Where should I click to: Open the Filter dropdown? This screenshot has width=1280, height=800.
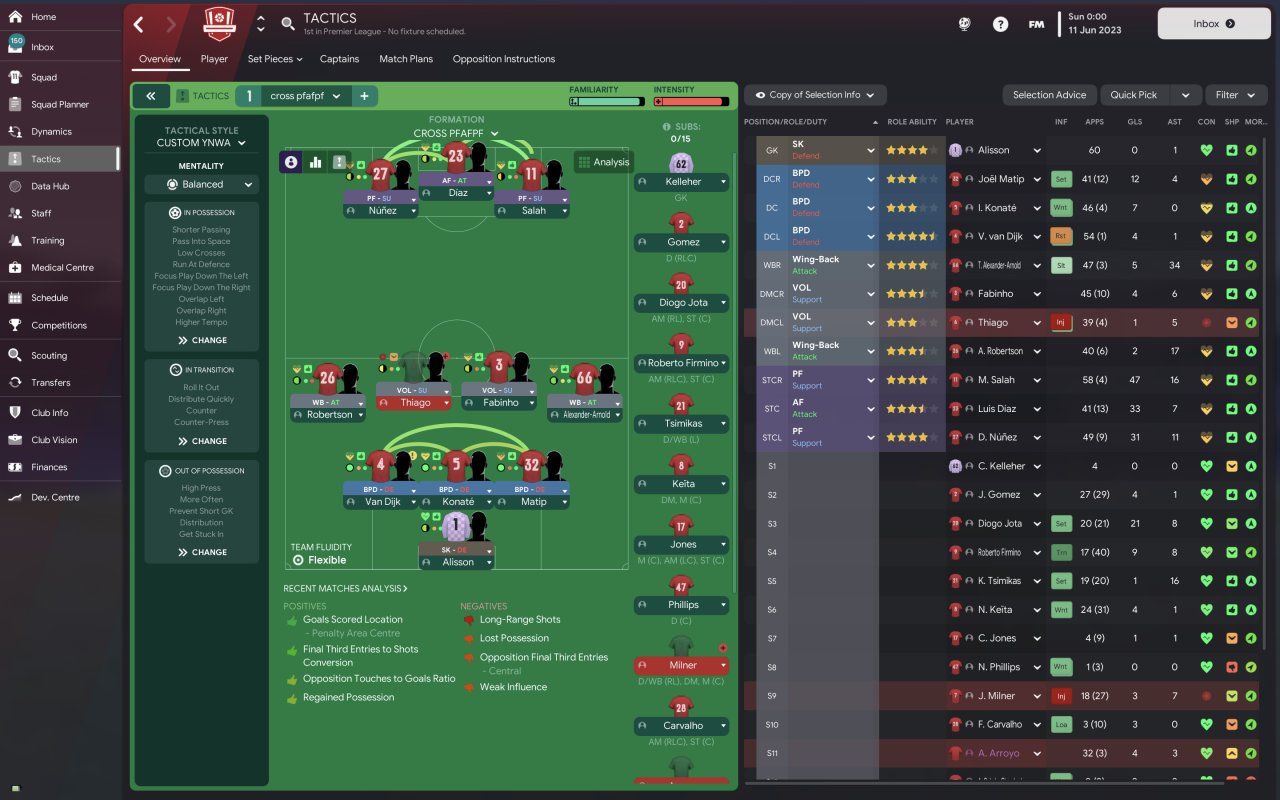pos(1235,95)
